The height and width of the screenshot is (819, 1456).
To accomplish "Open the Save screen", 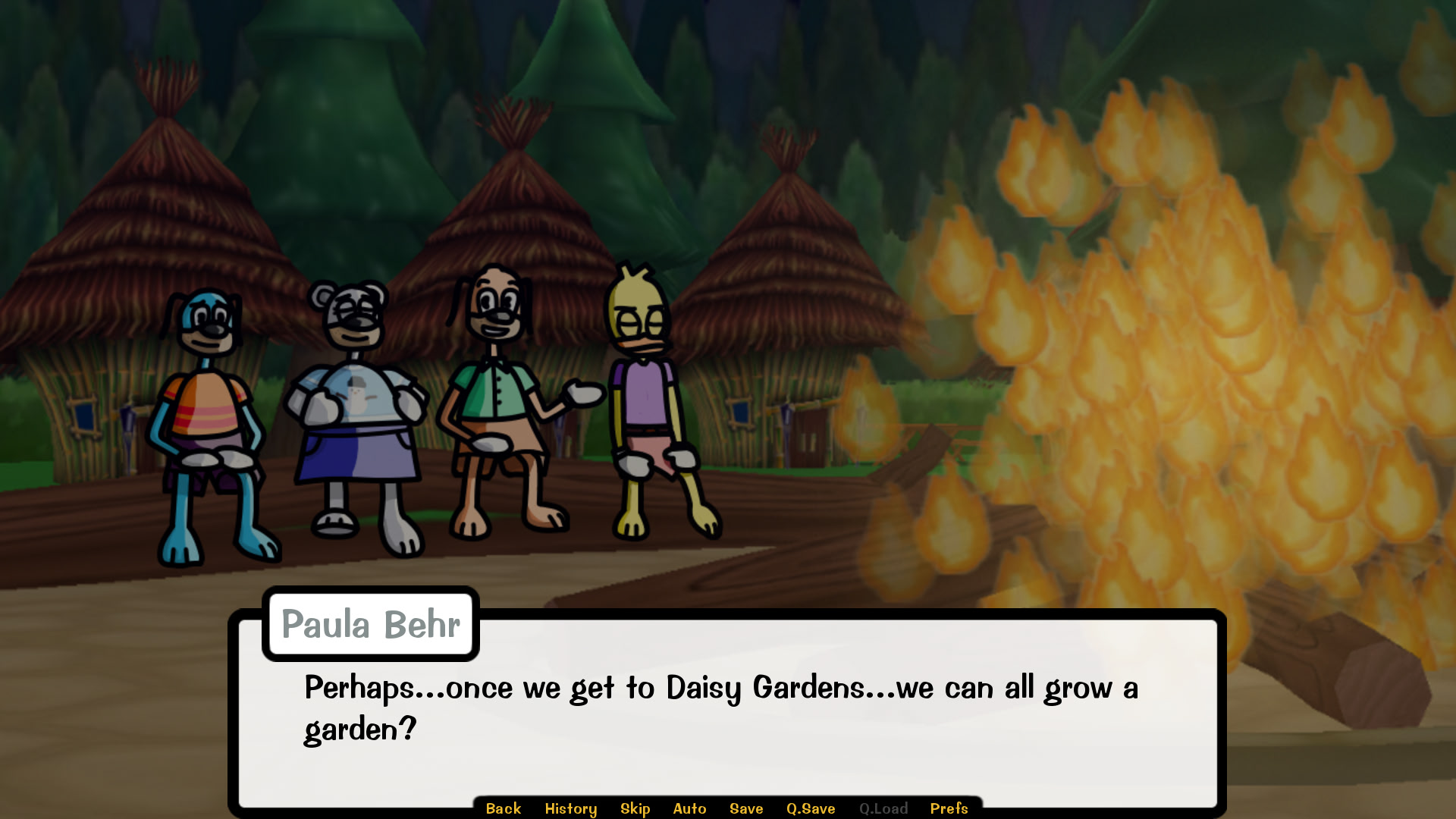I will coord(745,808).
